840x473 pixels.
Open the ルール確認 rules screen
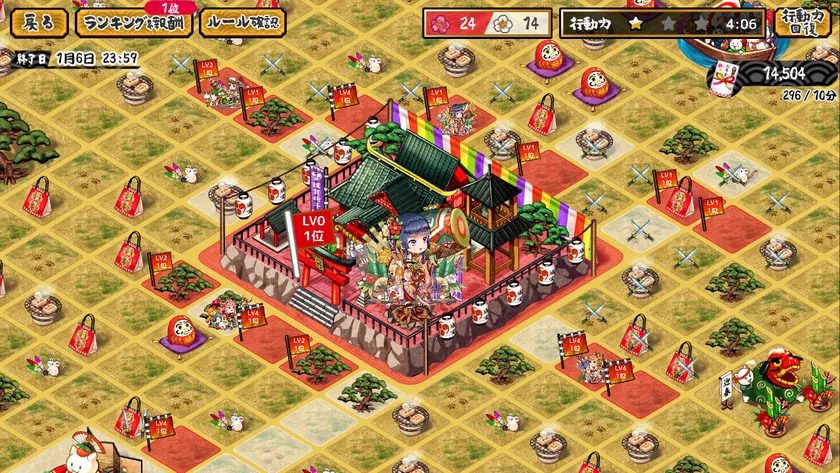(242, 23)
